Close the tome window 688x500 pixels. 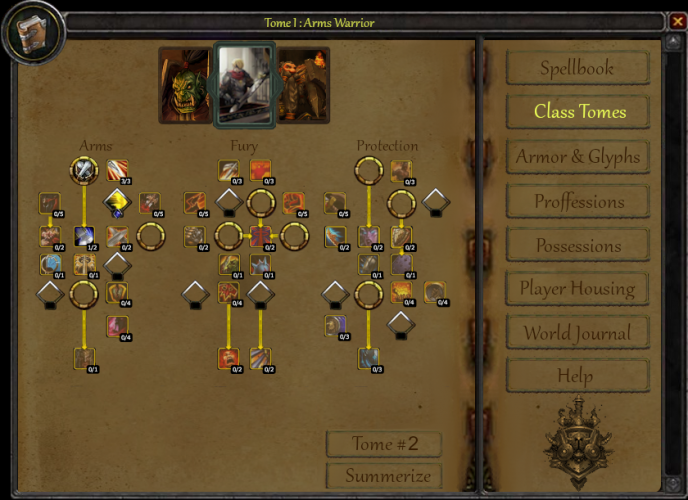click(x=676, y=22)
